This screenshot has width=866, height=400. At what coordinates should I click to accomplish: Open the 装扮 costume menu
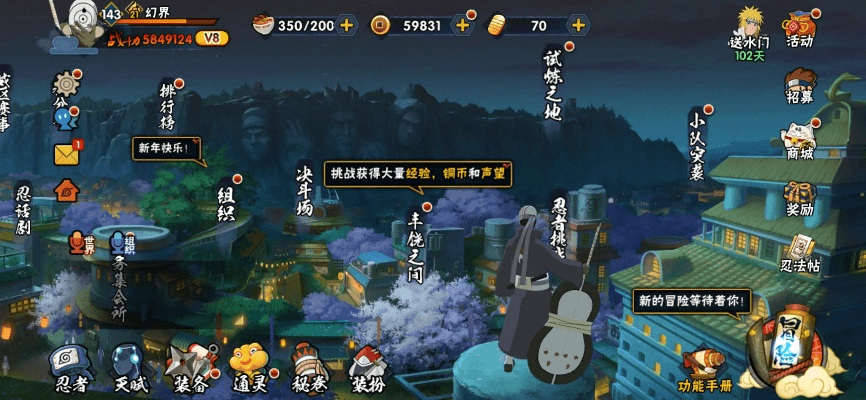pos(367,368)
